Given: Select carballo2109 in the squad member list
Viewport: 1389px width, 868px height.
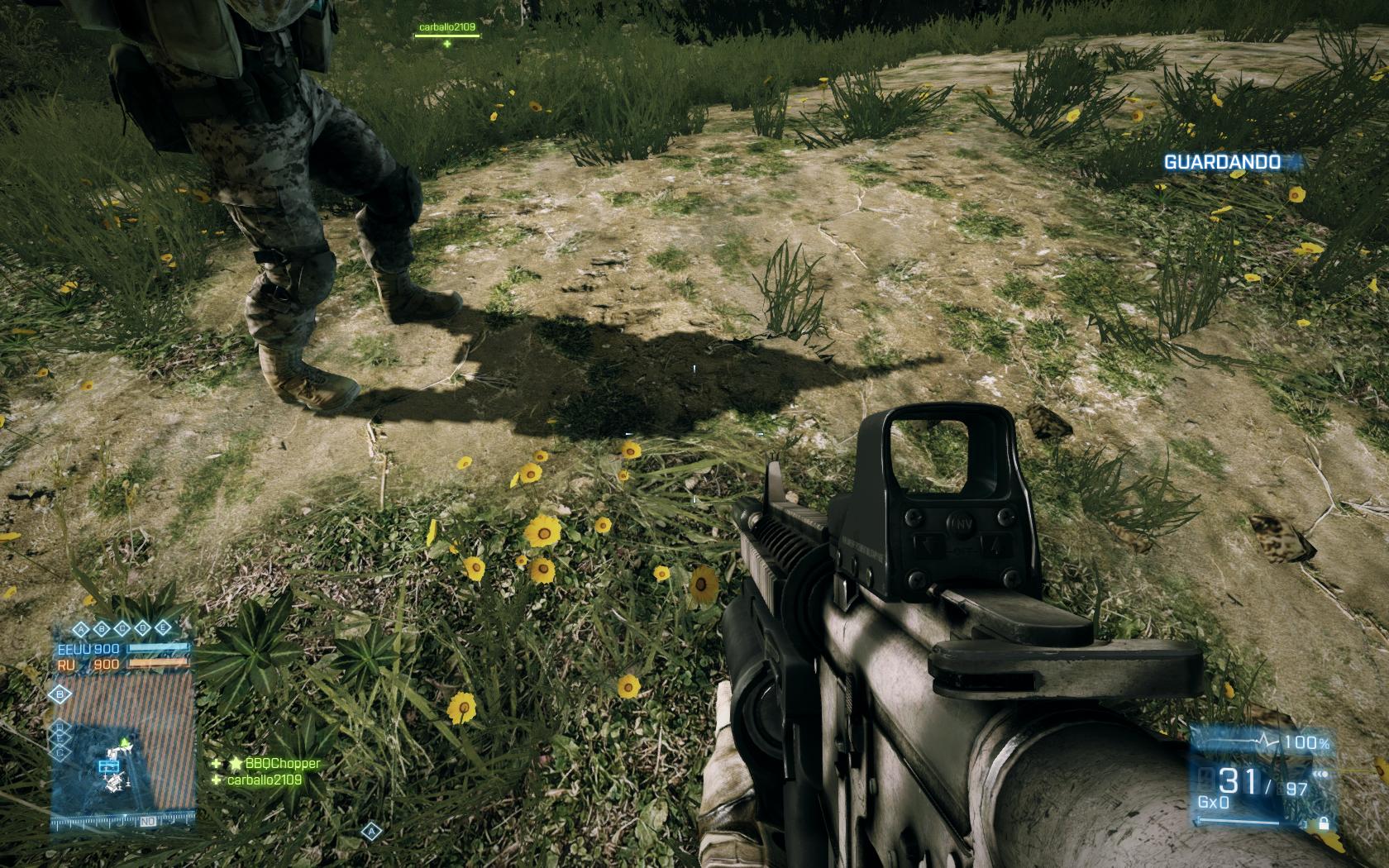Looking at the screenshot, I should [x=267, y=780].
